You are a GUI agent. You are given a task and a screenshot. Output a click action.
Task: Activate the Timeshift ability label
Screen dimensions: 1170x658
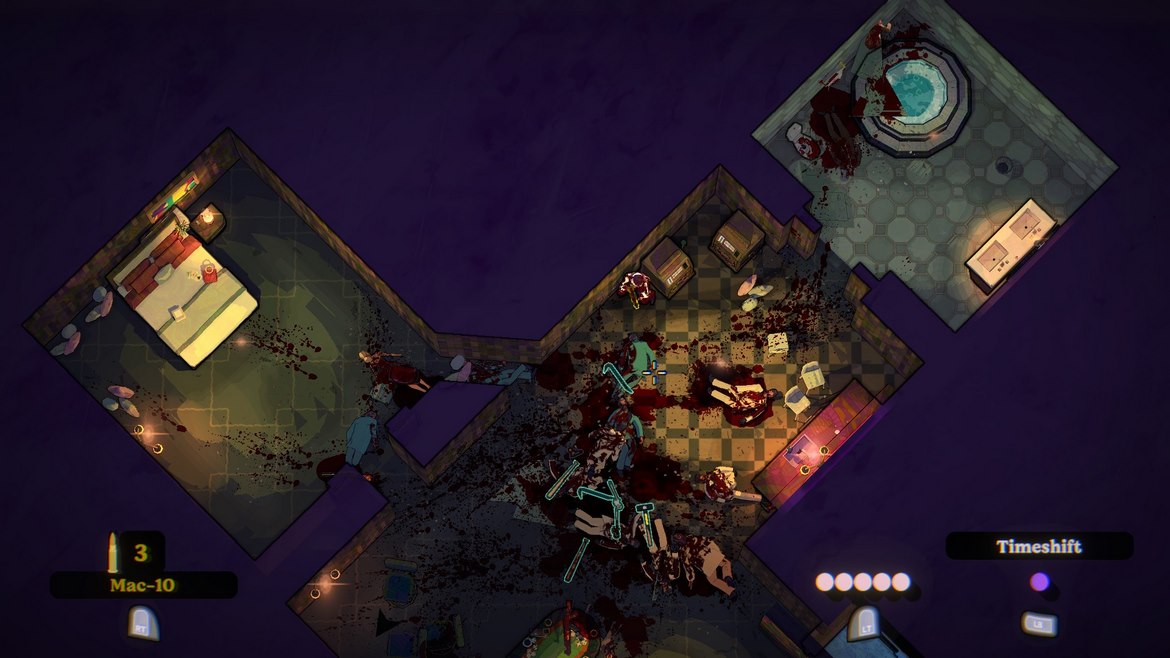pyautogui.click(x=1039, y=546)
